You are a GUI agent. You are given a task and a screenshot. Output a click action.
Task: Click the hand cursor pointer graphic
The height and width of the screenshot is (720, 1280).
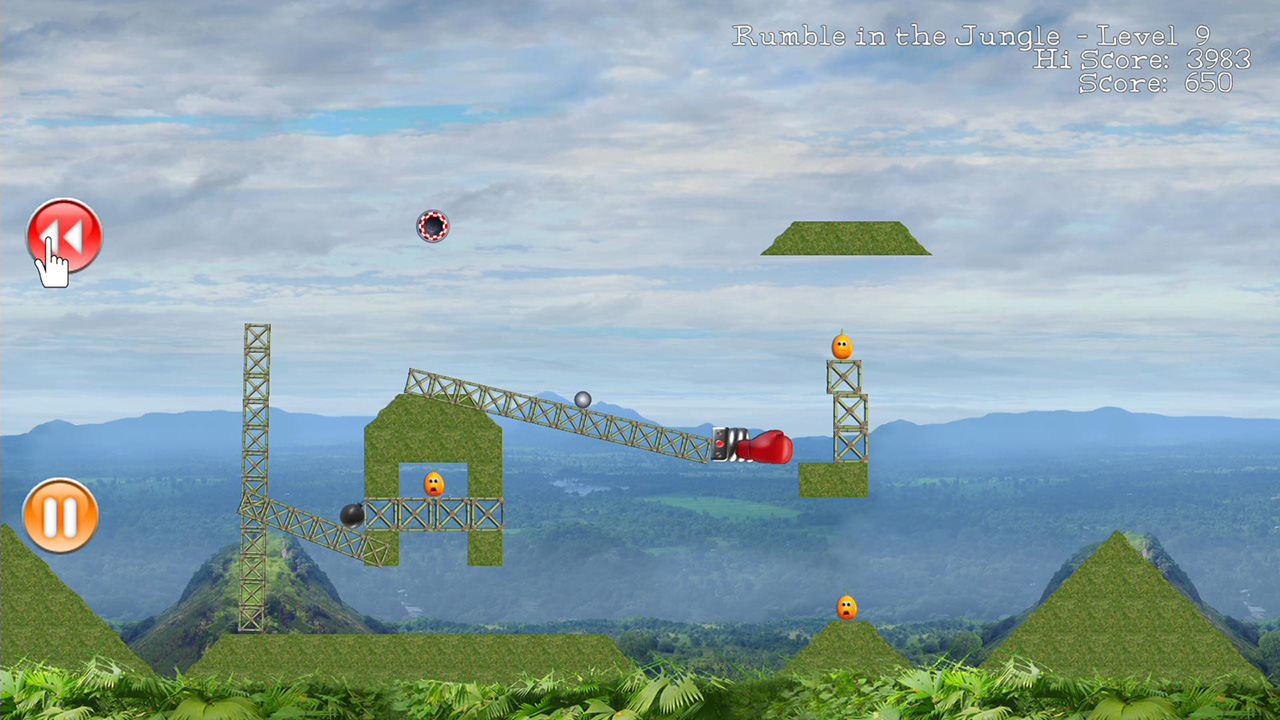pyautogui.click(x=50, y=270)
